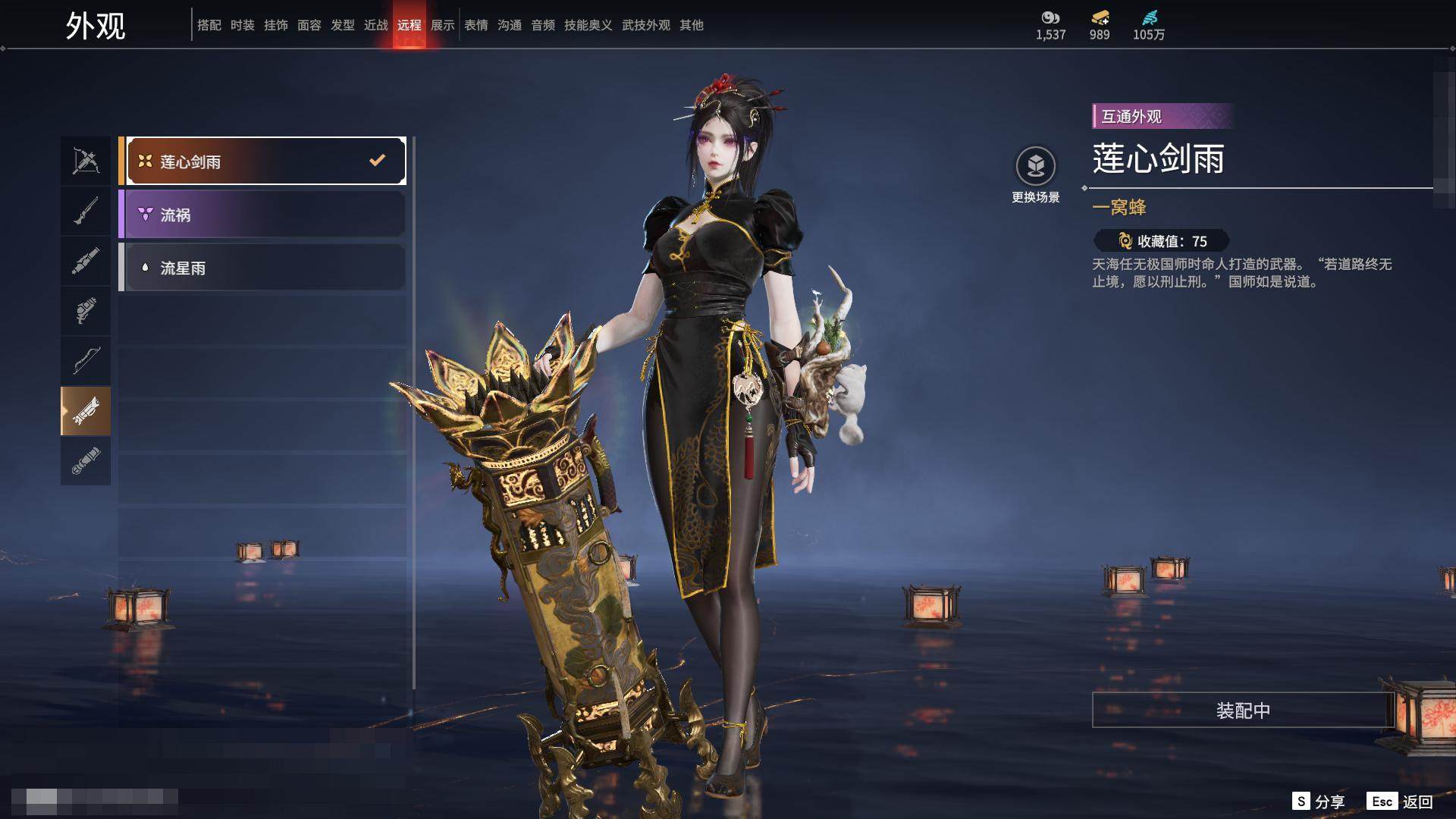Return with the 返回 button

tap(1400, 802)
